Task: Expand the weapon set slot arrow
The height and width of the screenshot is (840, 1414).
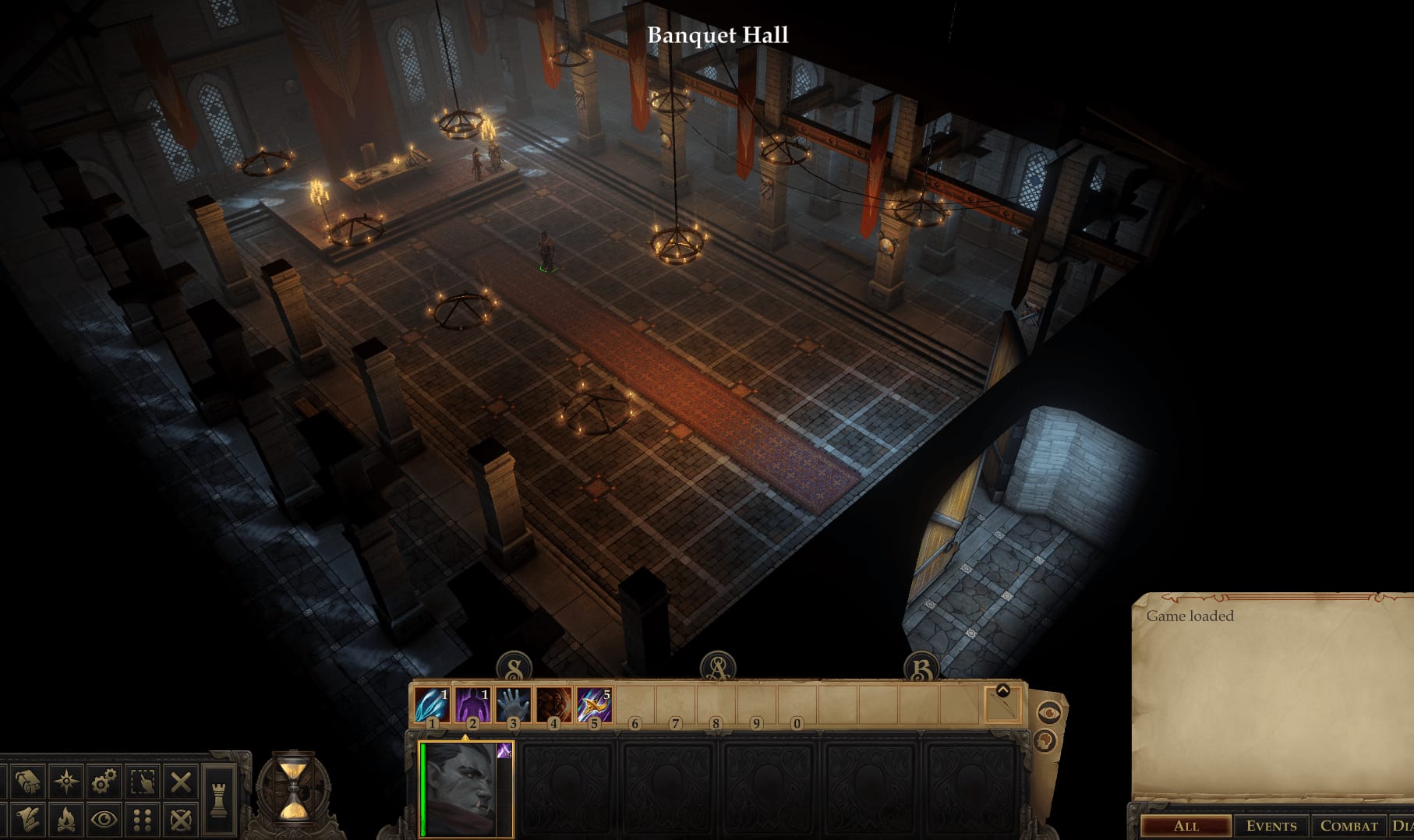Action: tap(1002, 690)
